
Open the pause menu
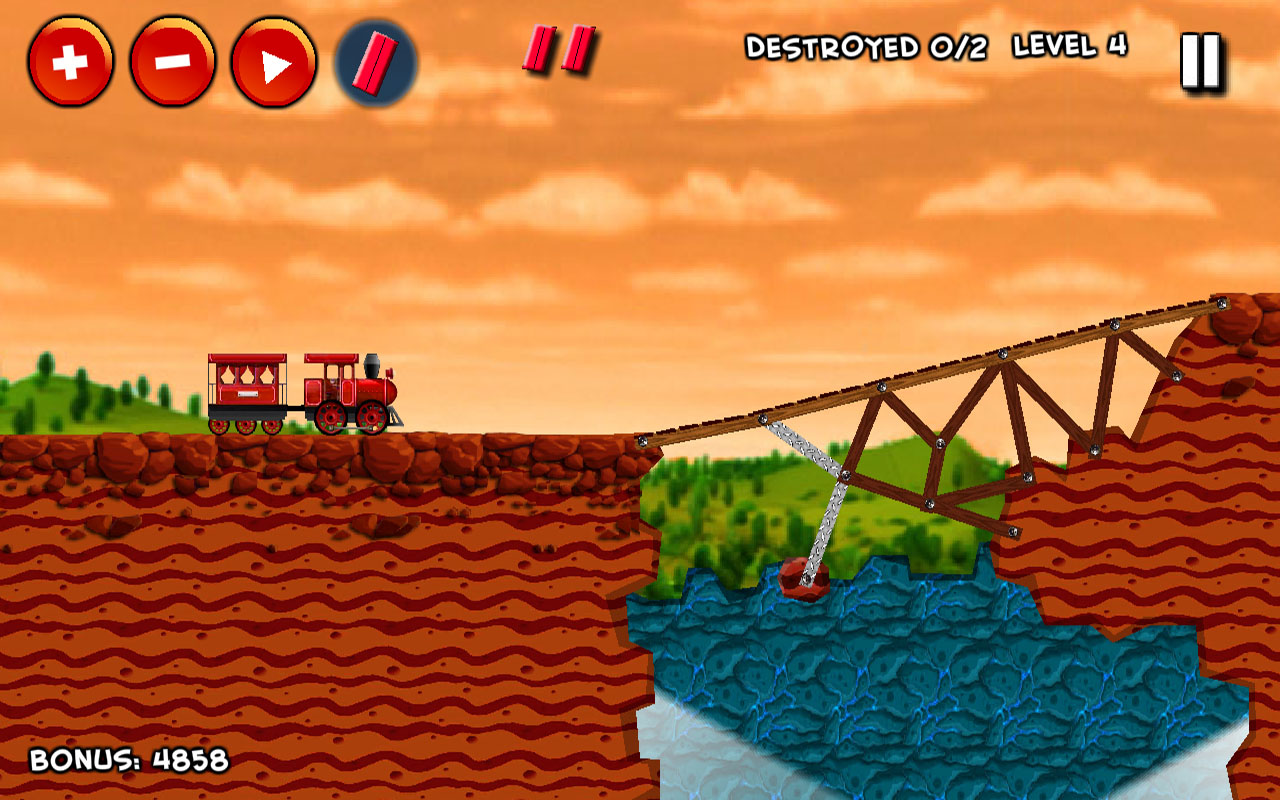[x=1198, y=60]
